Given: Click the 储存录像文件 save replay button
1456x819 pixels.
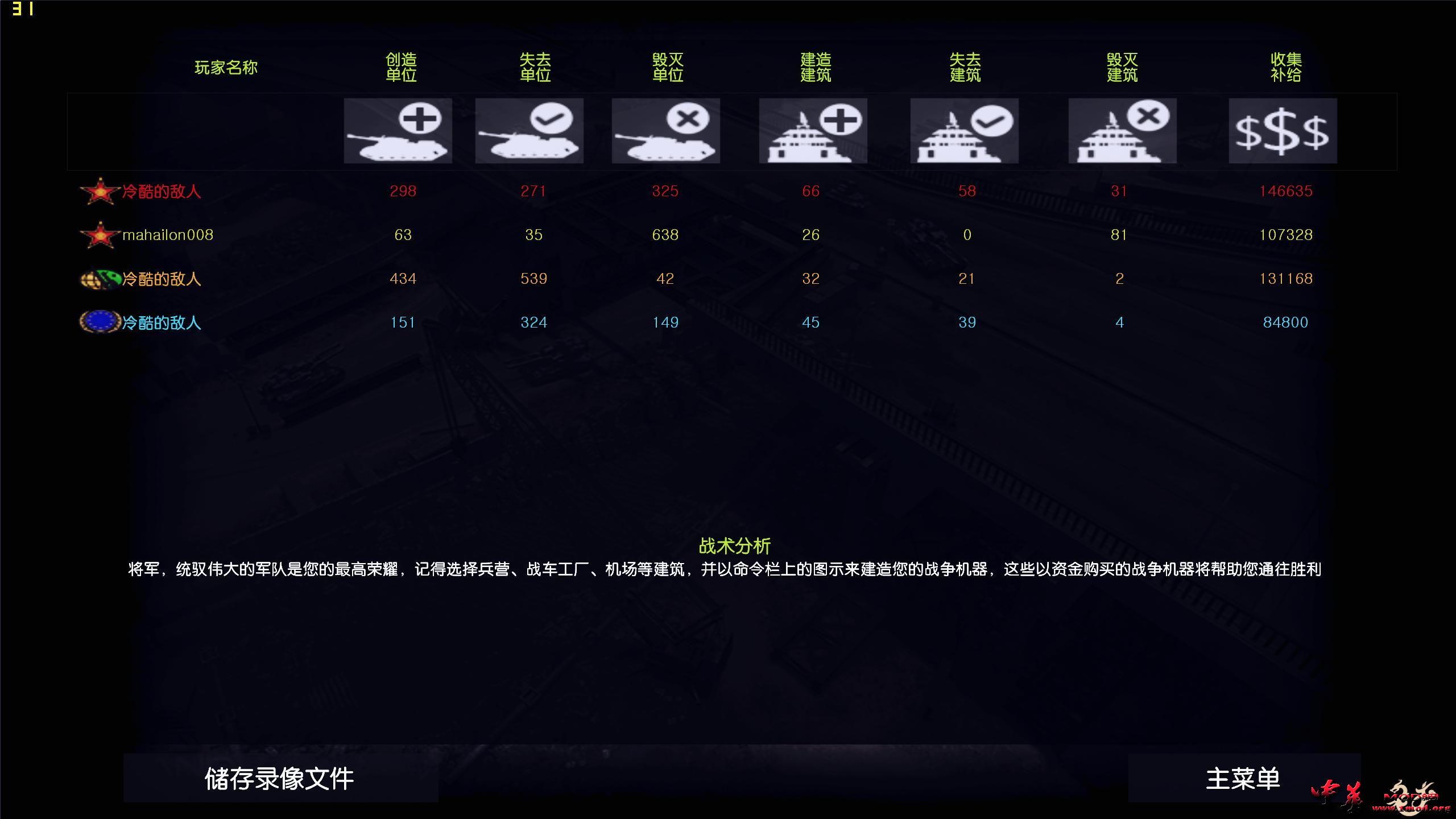Looking at the screenshot, I should 279,778.
